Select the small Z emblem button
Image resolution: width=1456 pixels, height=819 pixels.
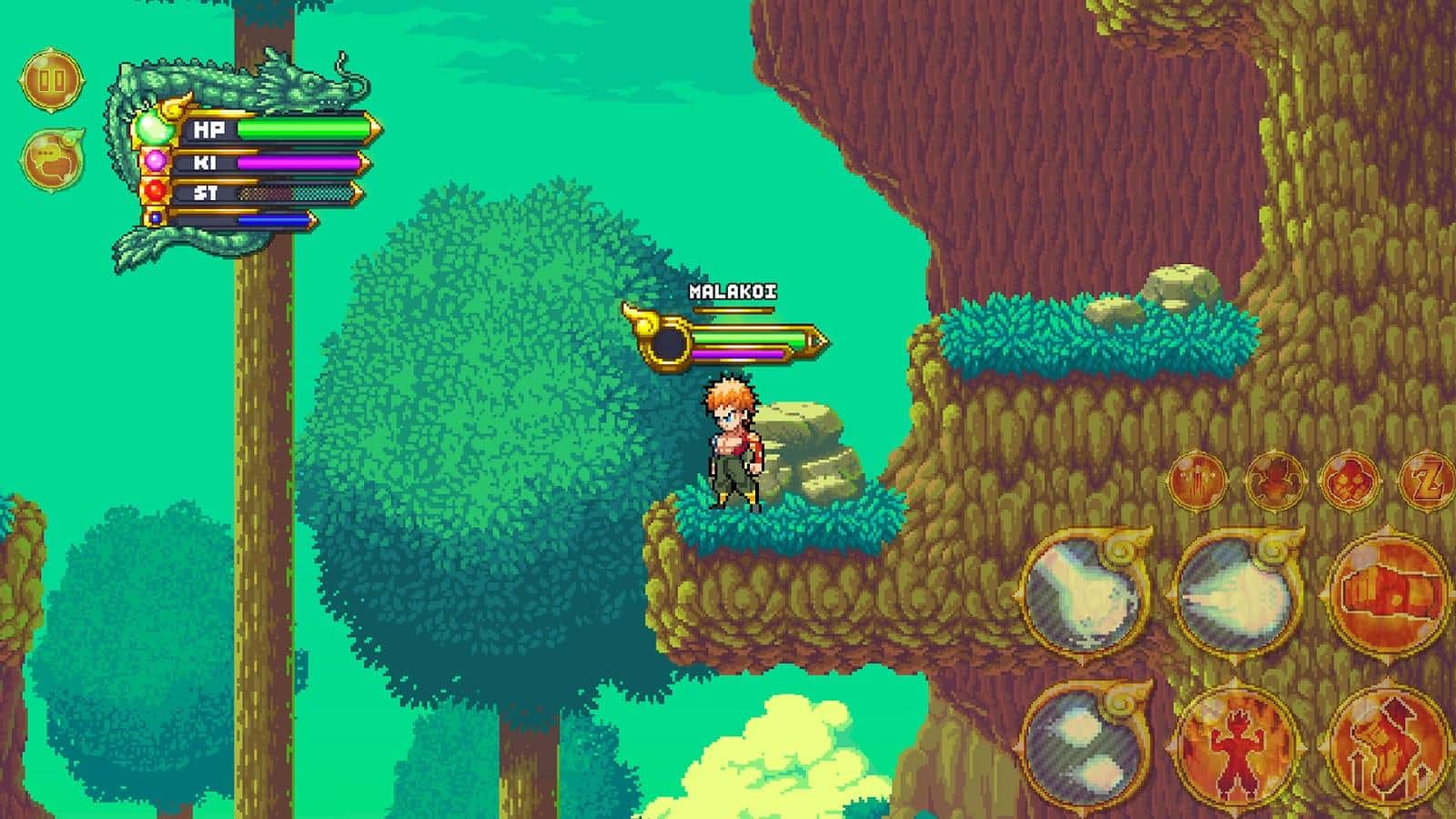[x=1425, y=480]
